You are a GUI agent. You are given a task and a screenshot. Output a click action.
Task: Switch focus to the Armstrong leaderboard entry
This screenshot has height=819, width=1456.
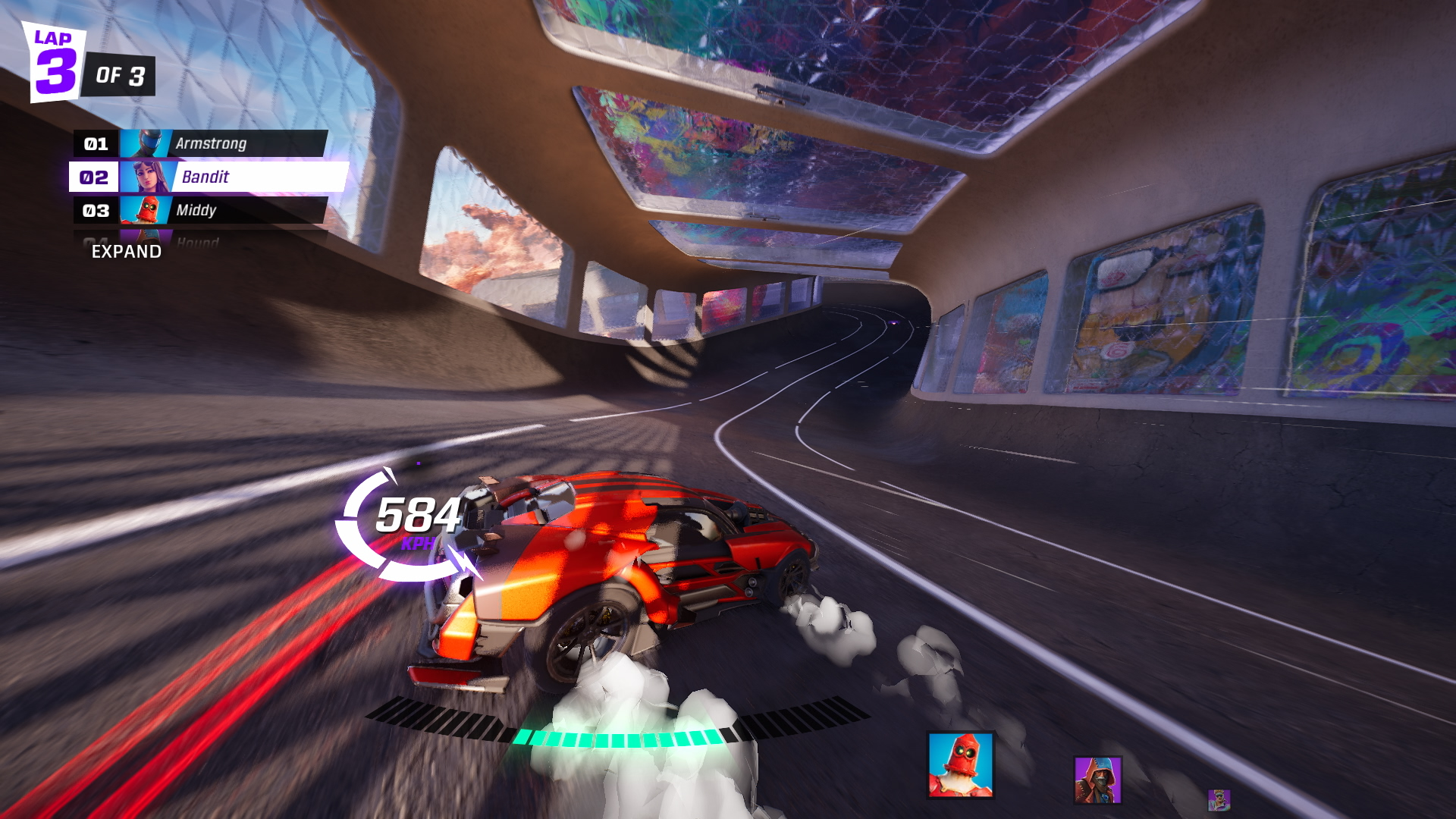[x=212, y=143]
